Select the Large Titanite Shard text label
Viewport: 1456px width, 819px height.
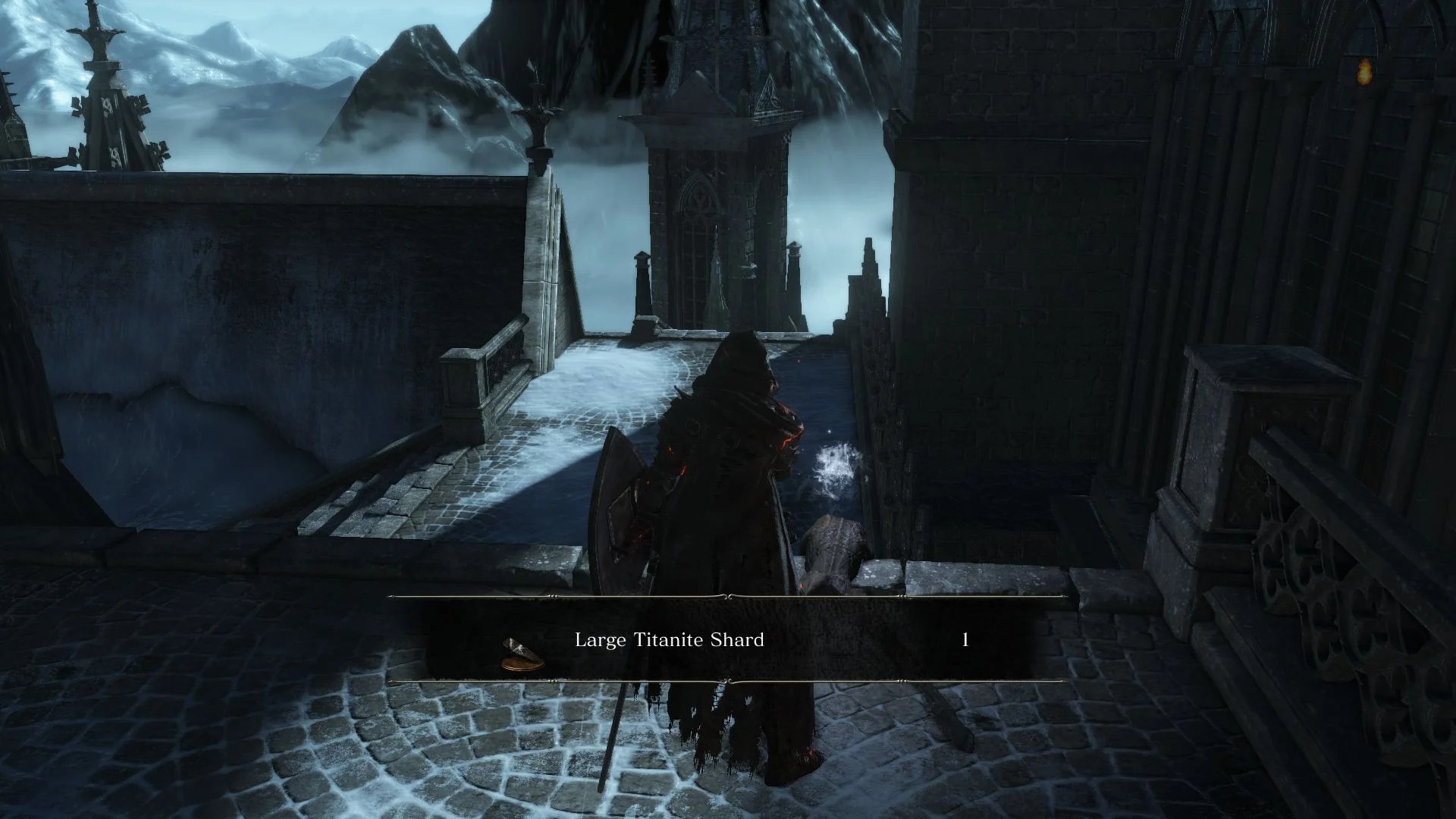tap(670, 641)
